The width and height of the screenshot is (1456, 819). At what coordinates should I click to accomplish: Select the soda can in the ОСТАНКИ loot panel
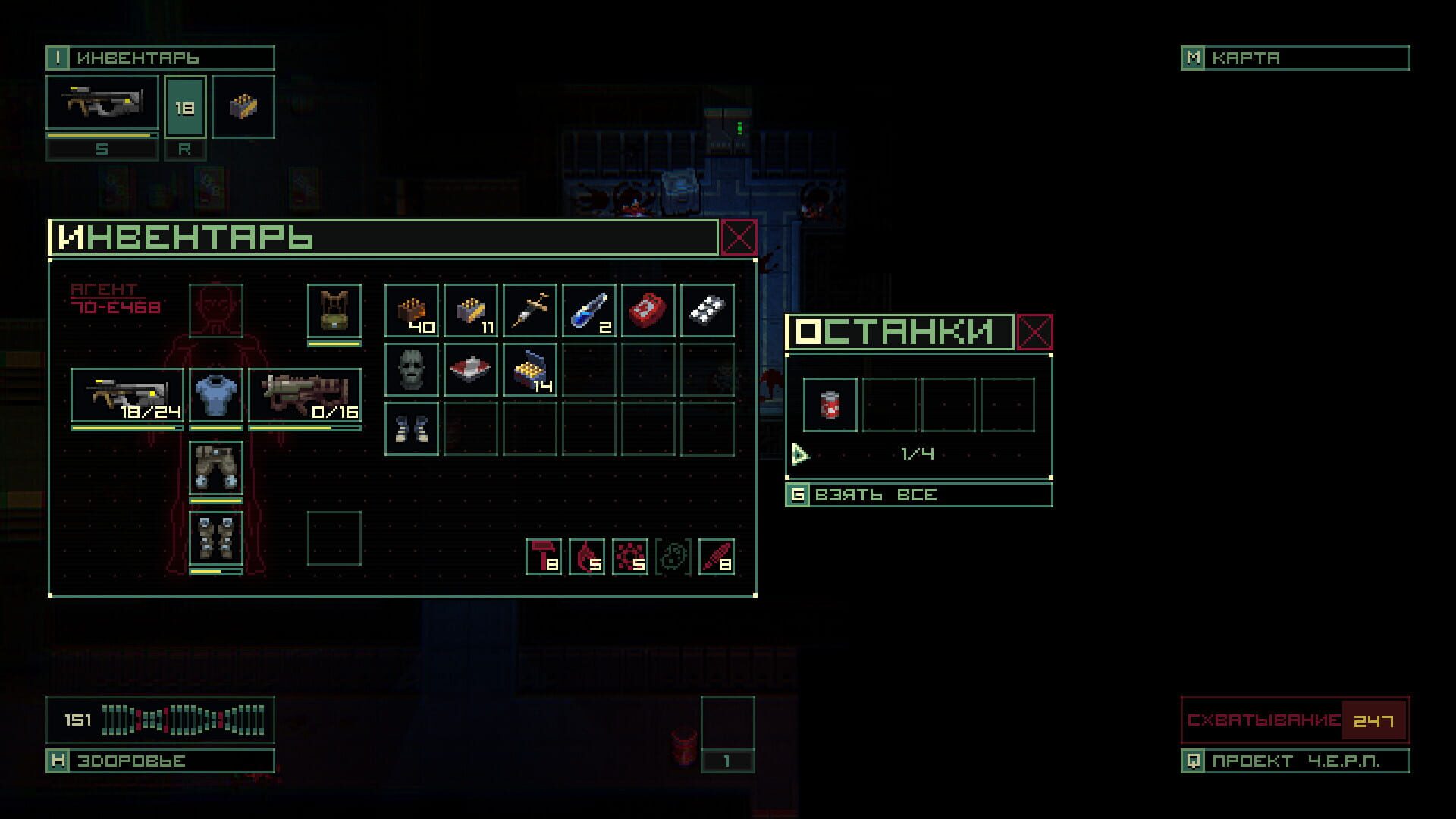pos(829,403)
